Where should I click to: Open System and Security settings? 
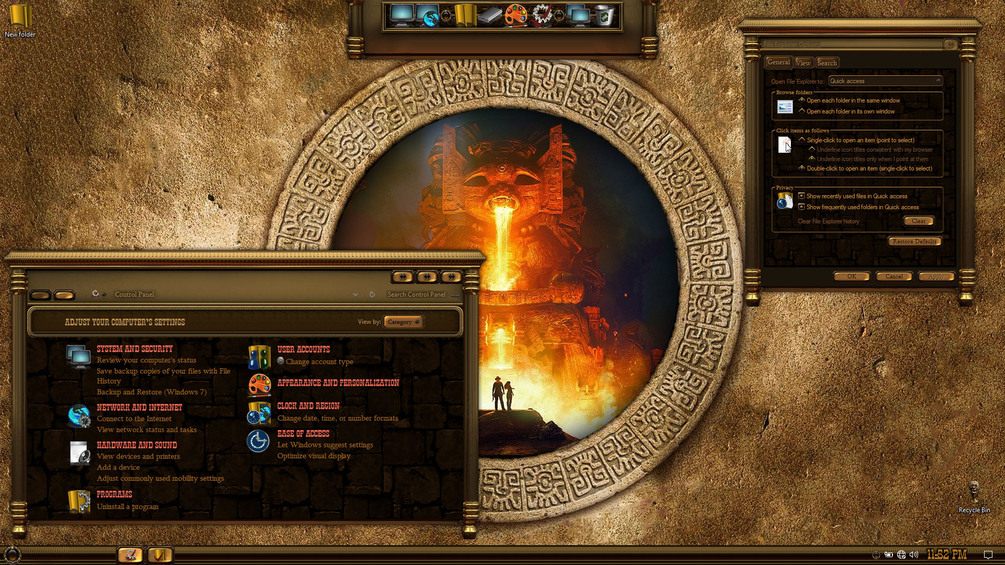pyautogui.click(x=134, y=349)
